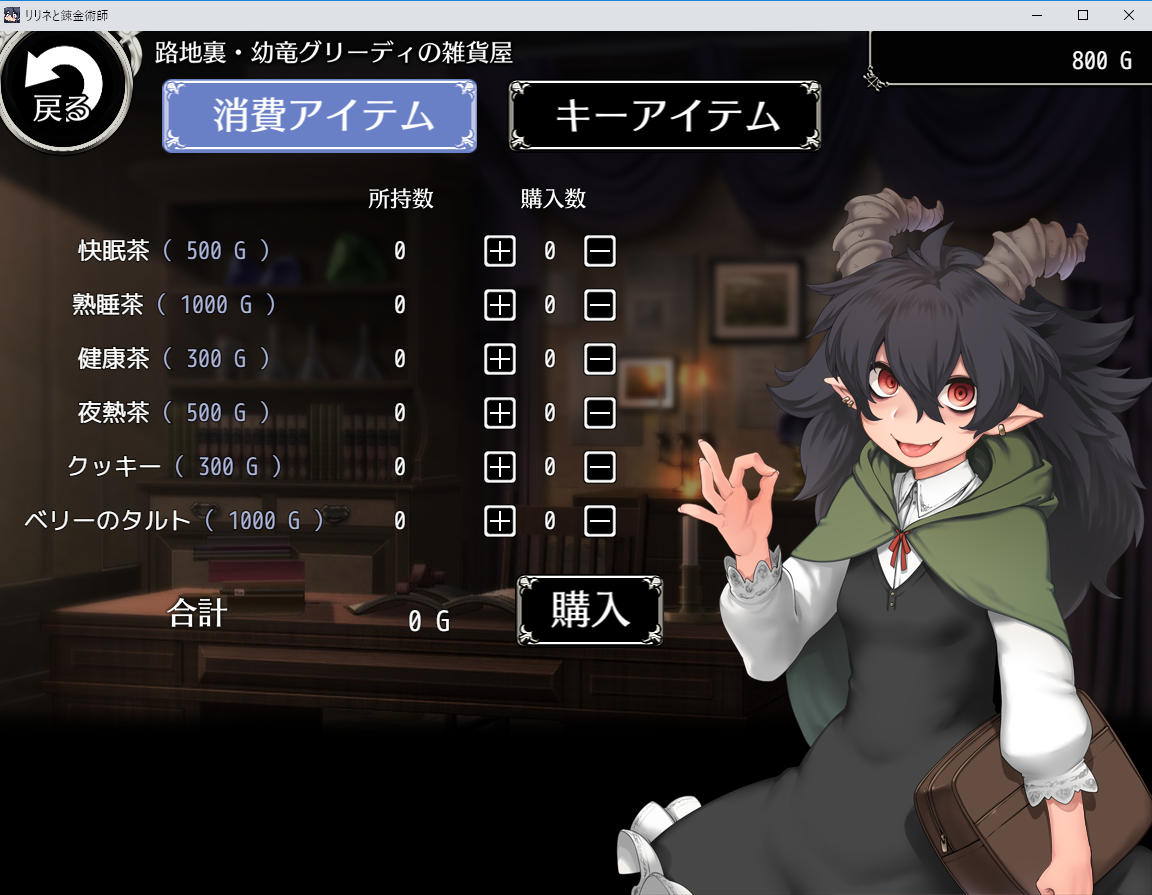Screen dimensions: 1152x895
Task: Add one 夜熱茶 with the plus button
Action: pos(500,412)
